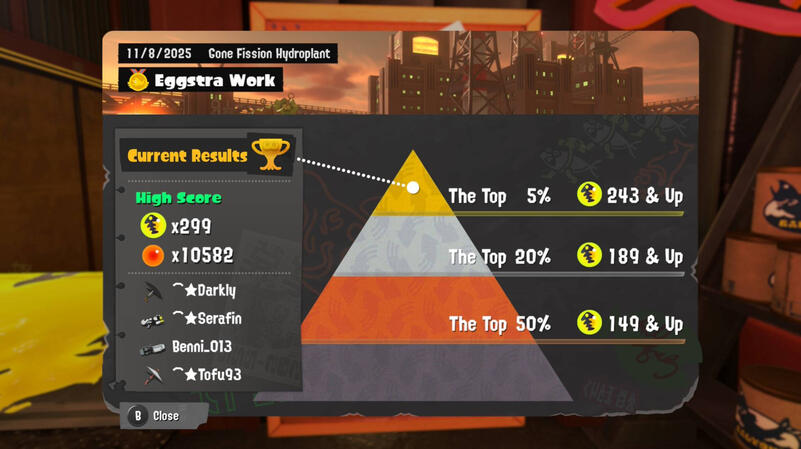Select teammate Darkly in the player list
This screenshot has height=449, width=801.
point(207,291)
